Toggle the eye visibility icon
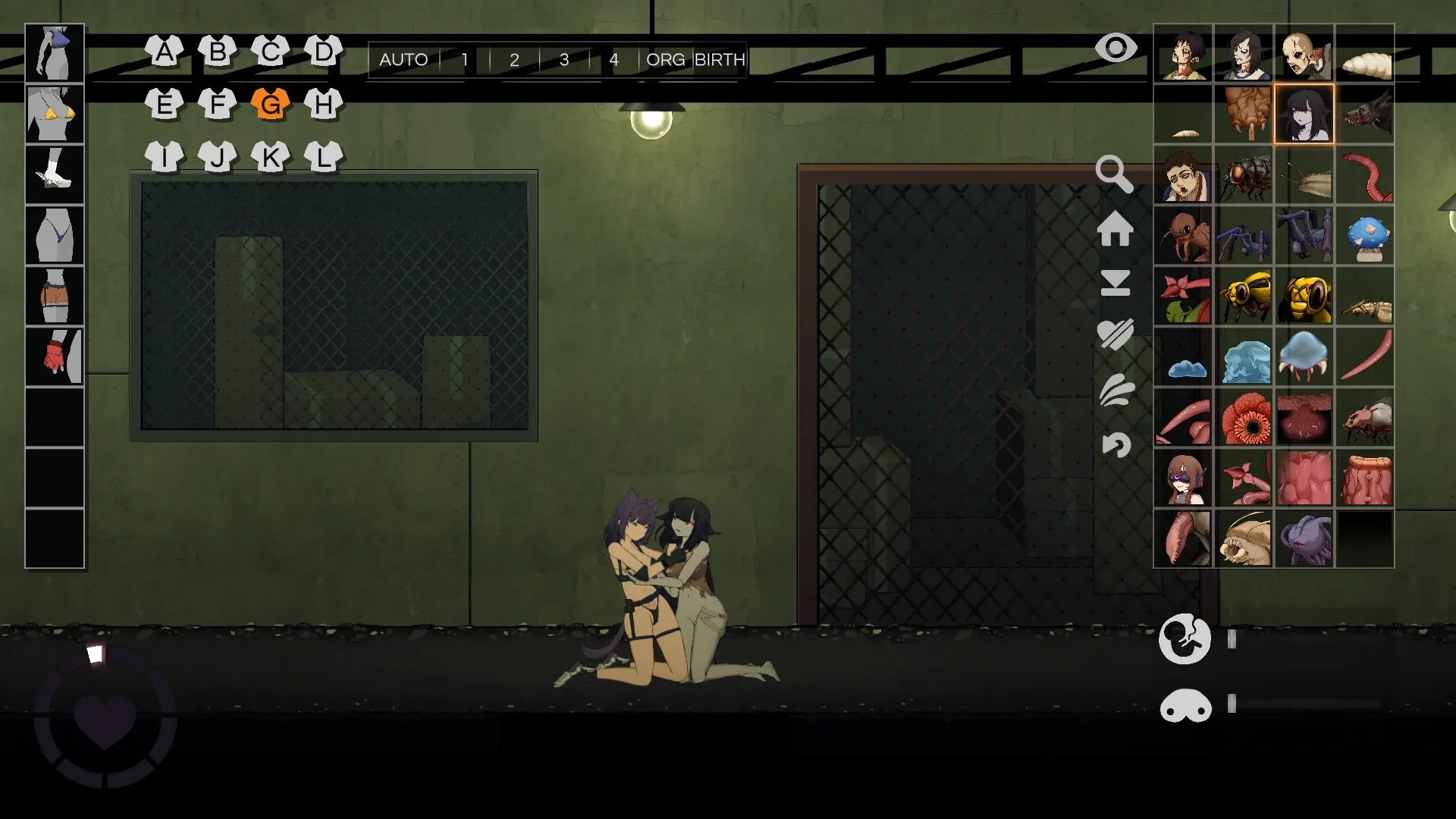The width and height of the screenshot is (1456, 819). point(1116,49)
